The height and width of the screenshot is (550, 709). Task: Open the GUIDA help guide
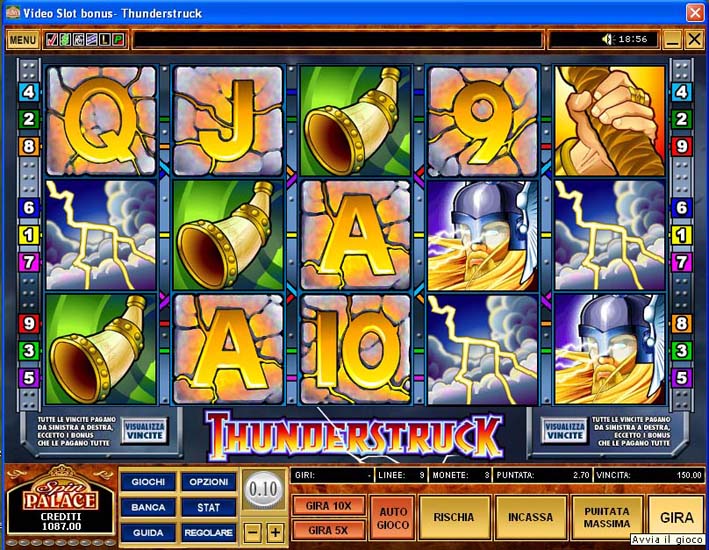[148, 532]
